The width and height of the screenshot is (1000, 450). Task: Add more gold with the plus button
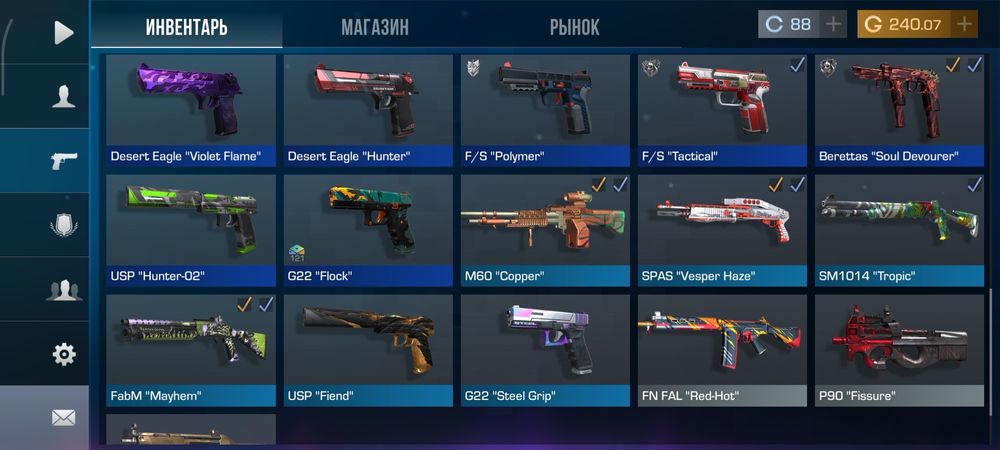[964, 24]
